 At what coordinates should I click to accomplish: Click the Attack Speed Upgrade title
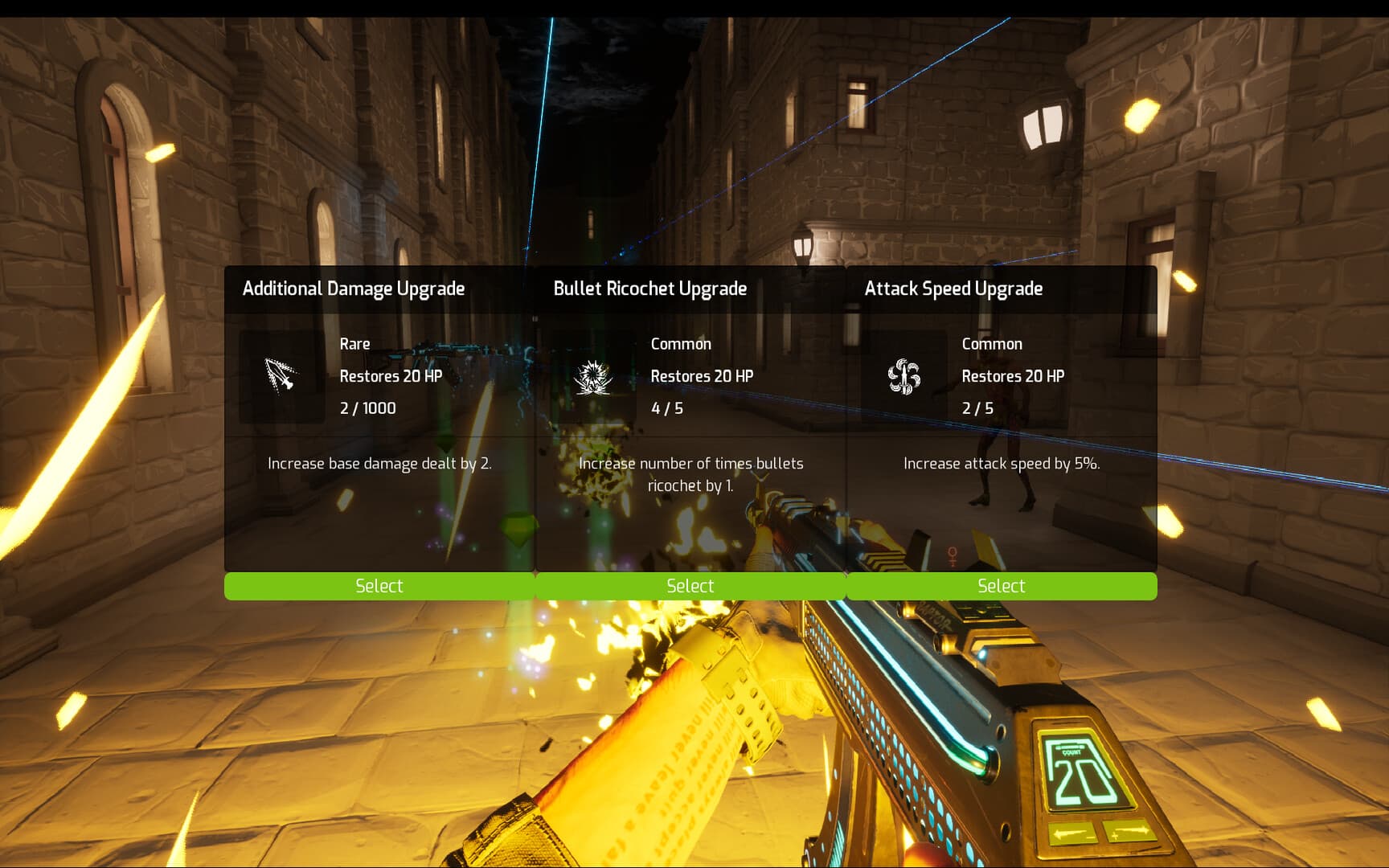point(953,289)
